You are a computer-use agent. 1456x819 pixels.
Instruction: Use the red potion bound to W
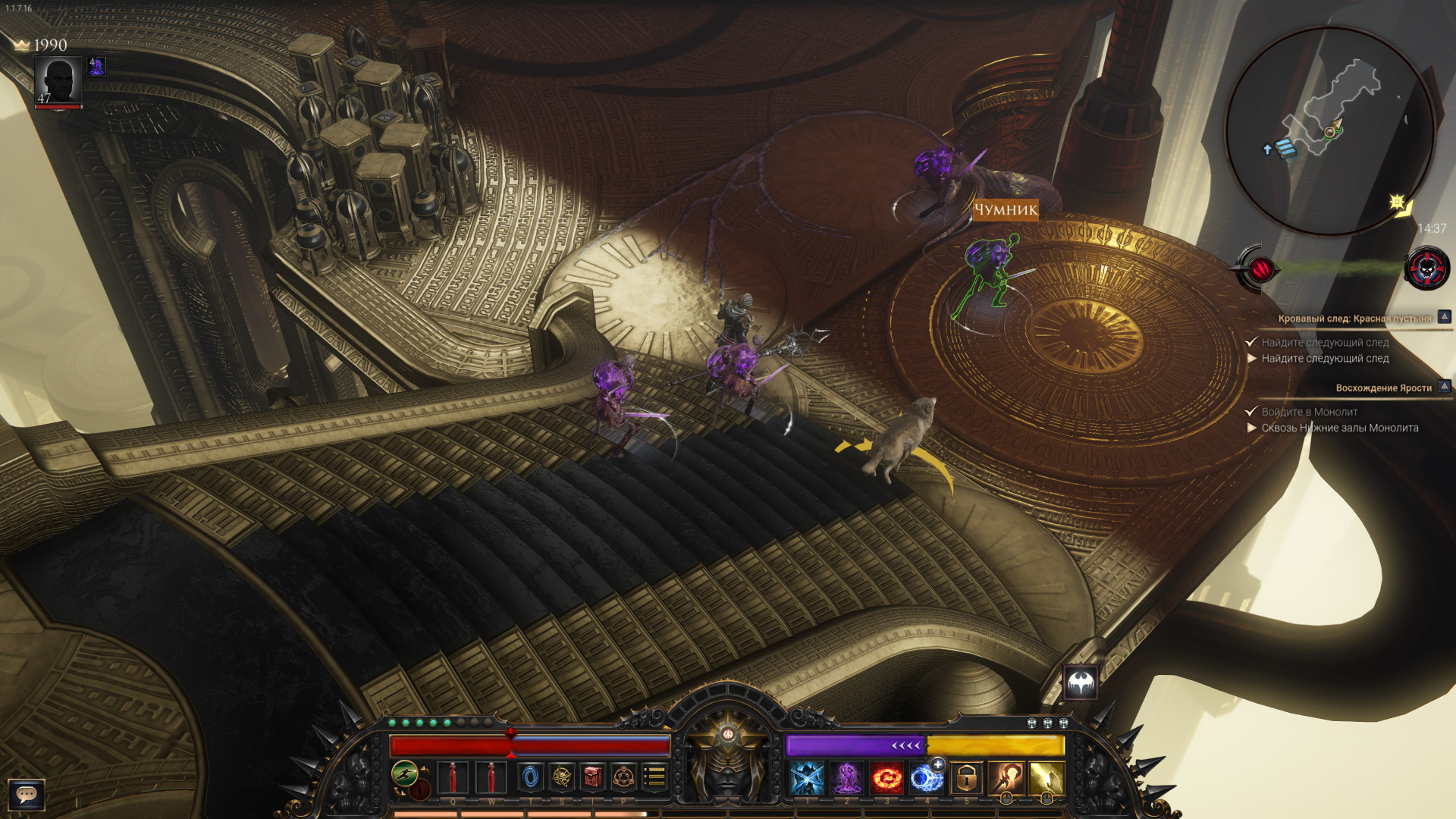[491, 778]
